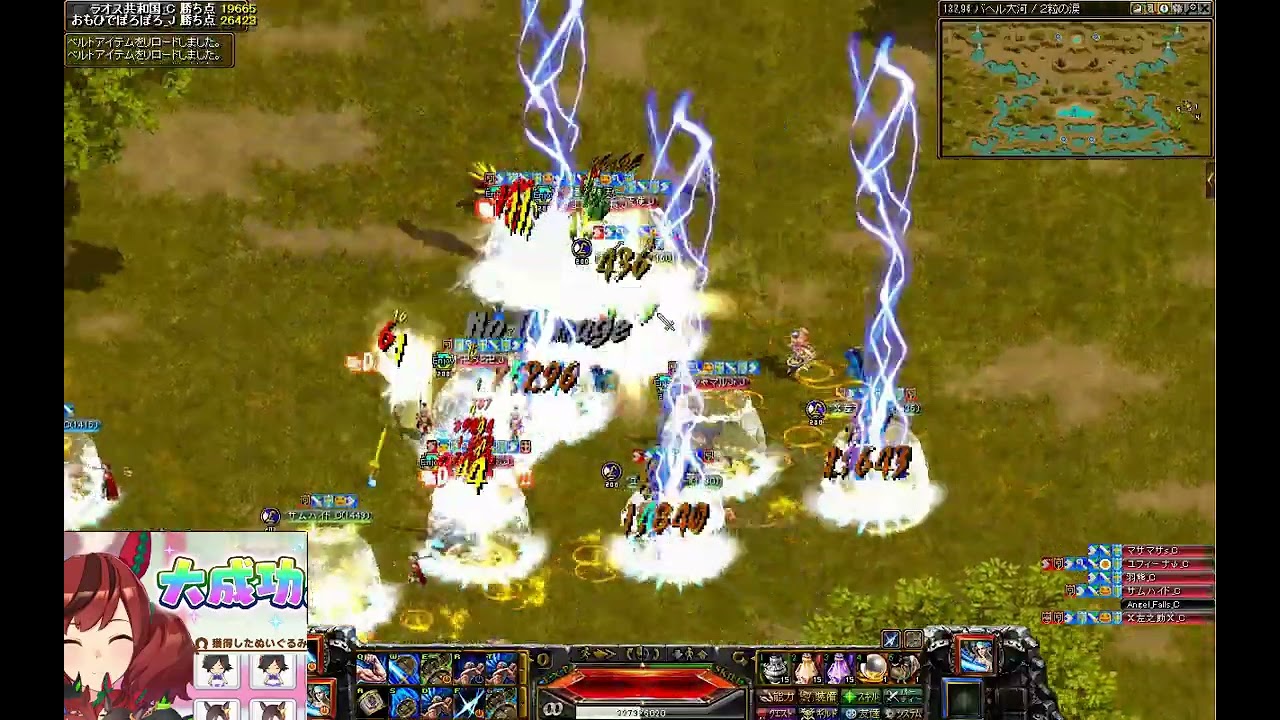Select Angel_Falls_C in the party list
Image resolution: width=1280 pixels, height=720 pixels.
click(x=1153, y=604)
